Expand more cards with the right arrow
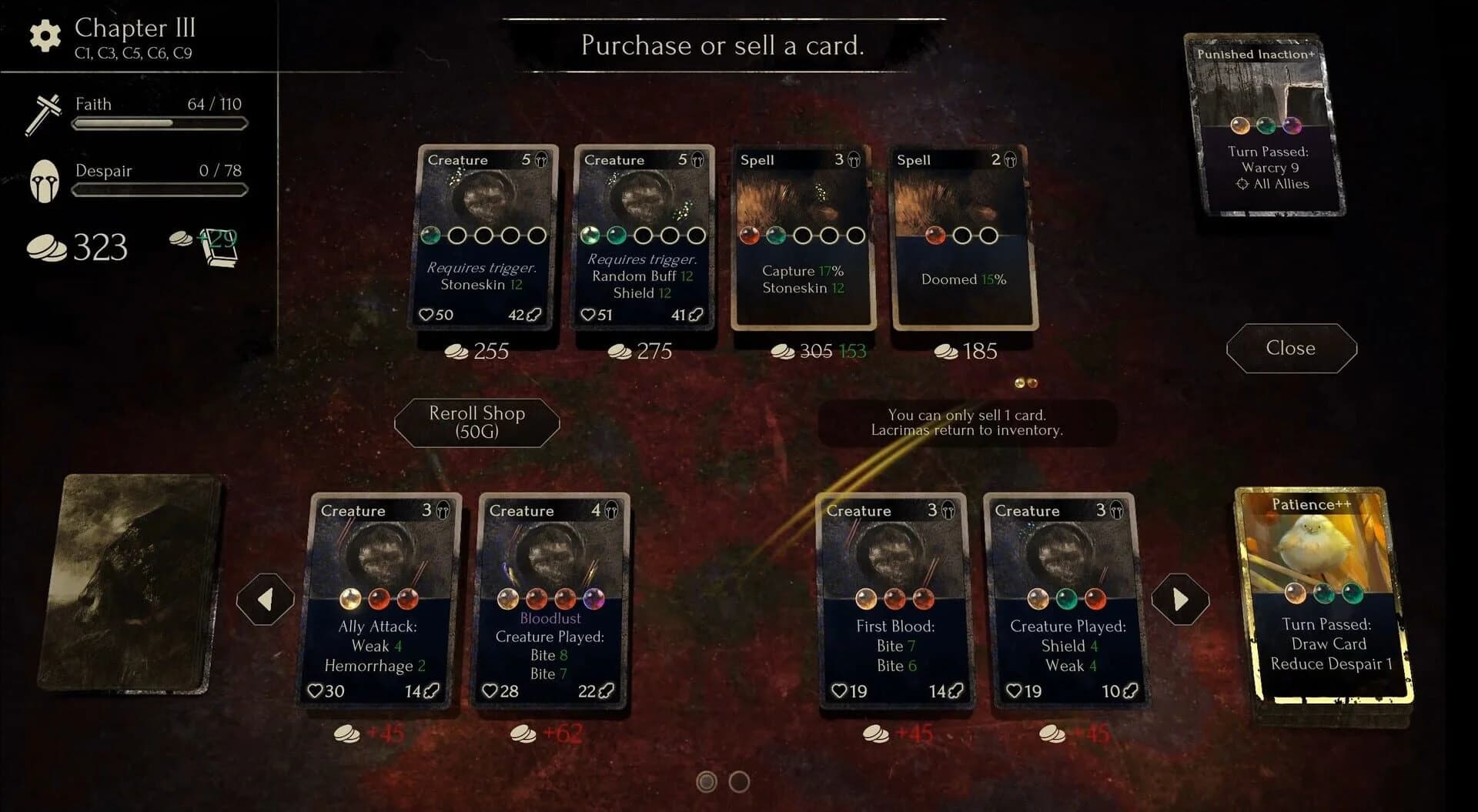 pos(1180,598)
